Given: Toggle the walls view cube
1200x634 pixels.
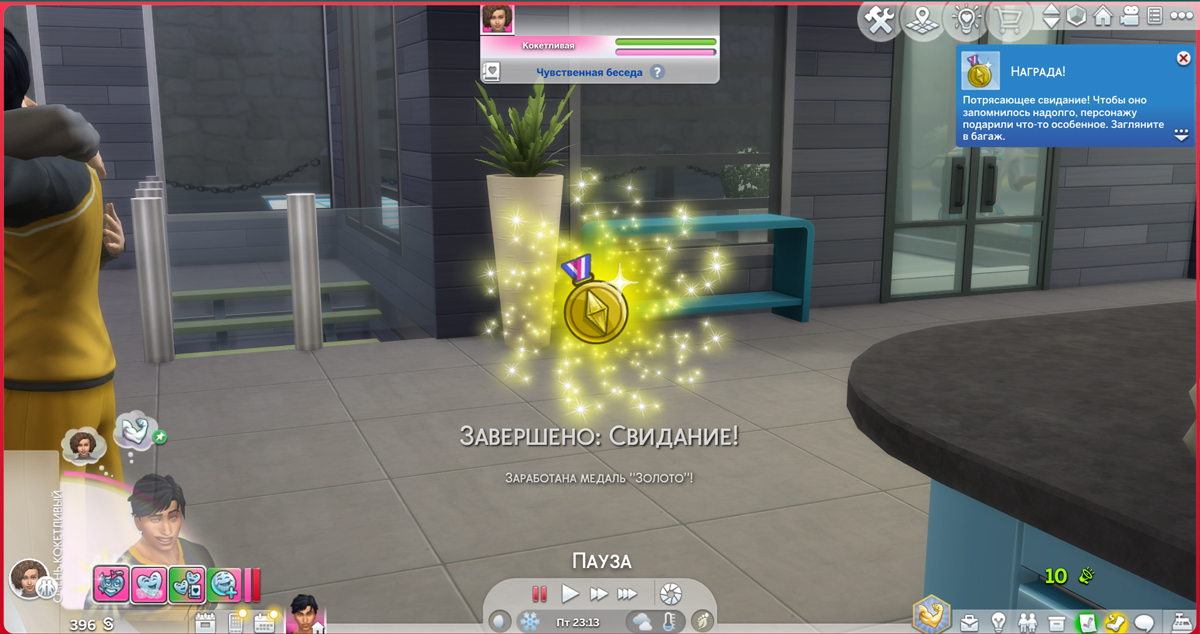Looking at the screenshot, I should tap(1077, 17).
